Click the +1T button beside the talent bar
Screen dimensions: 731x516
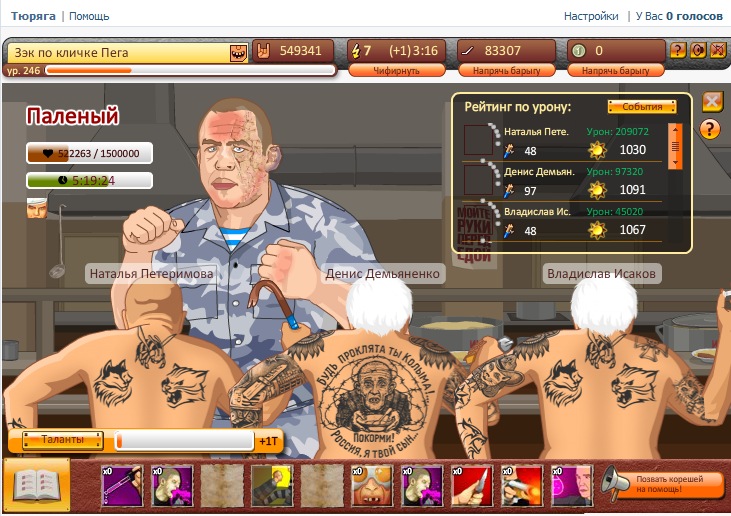pos(268,440)
